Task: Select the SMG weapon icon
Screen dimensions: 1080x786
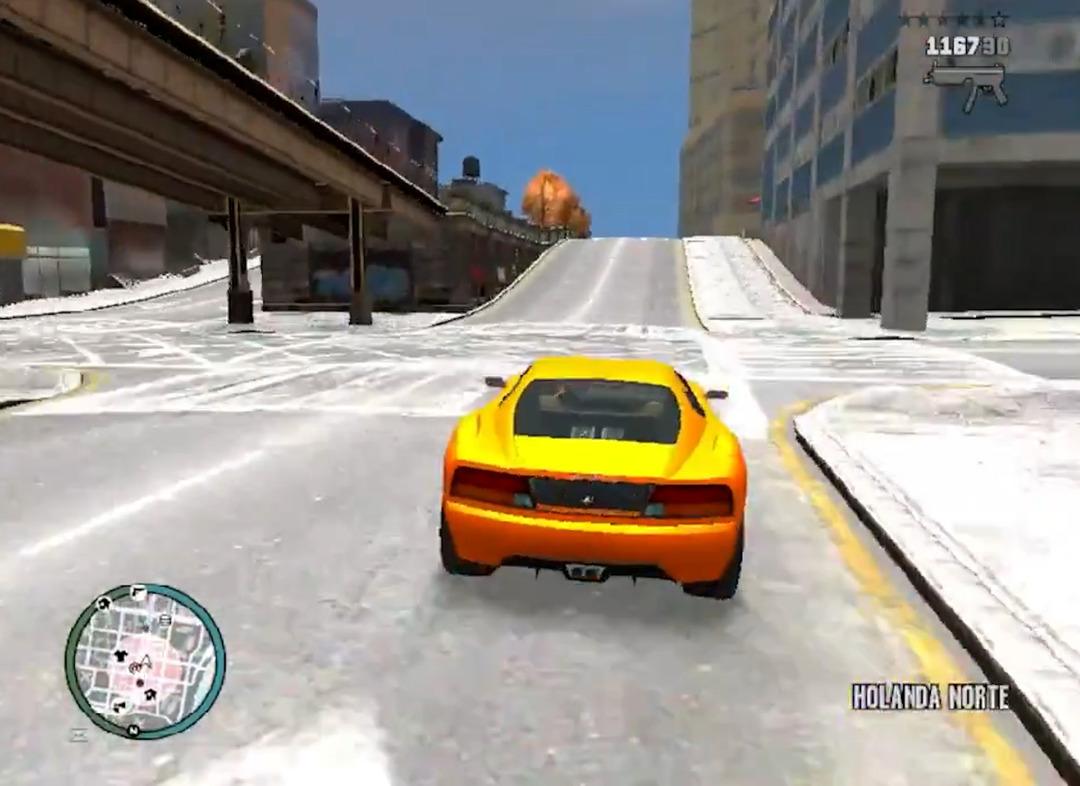Action: point(965,83)
